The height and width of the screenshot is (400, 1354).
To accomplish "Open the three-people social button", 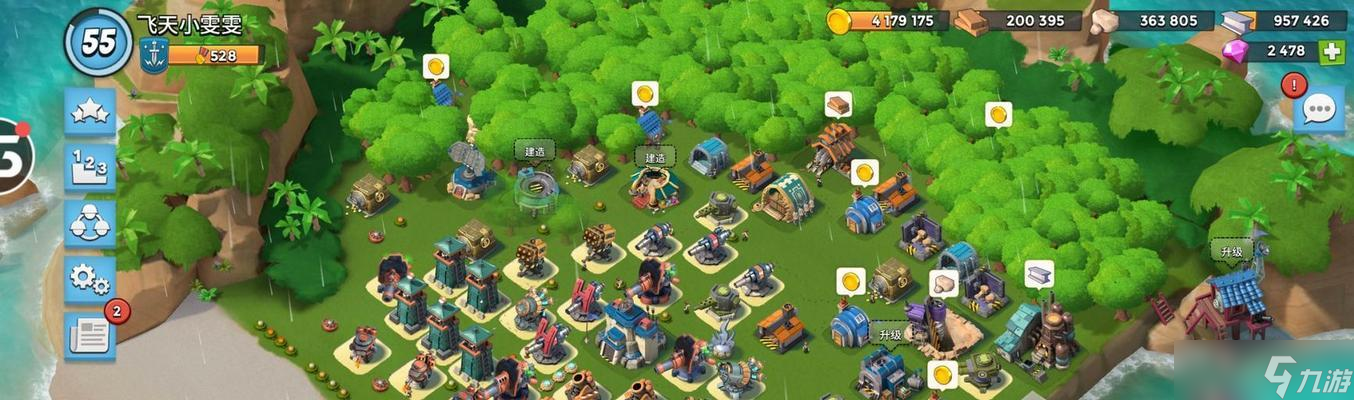I will (x=90, y=223).
